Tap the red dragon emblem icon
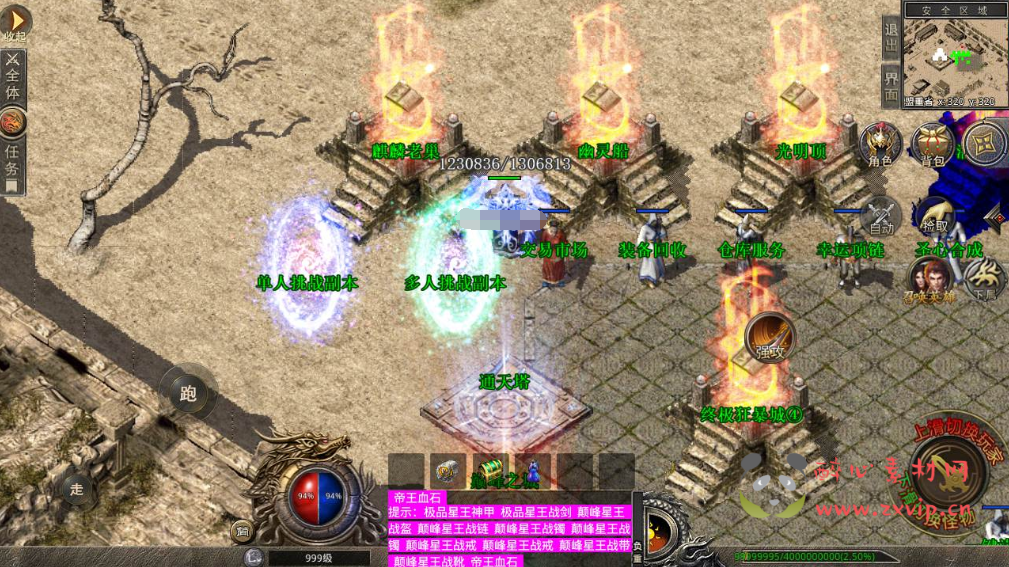This screenshot has height=567, width=1009. 13,122
